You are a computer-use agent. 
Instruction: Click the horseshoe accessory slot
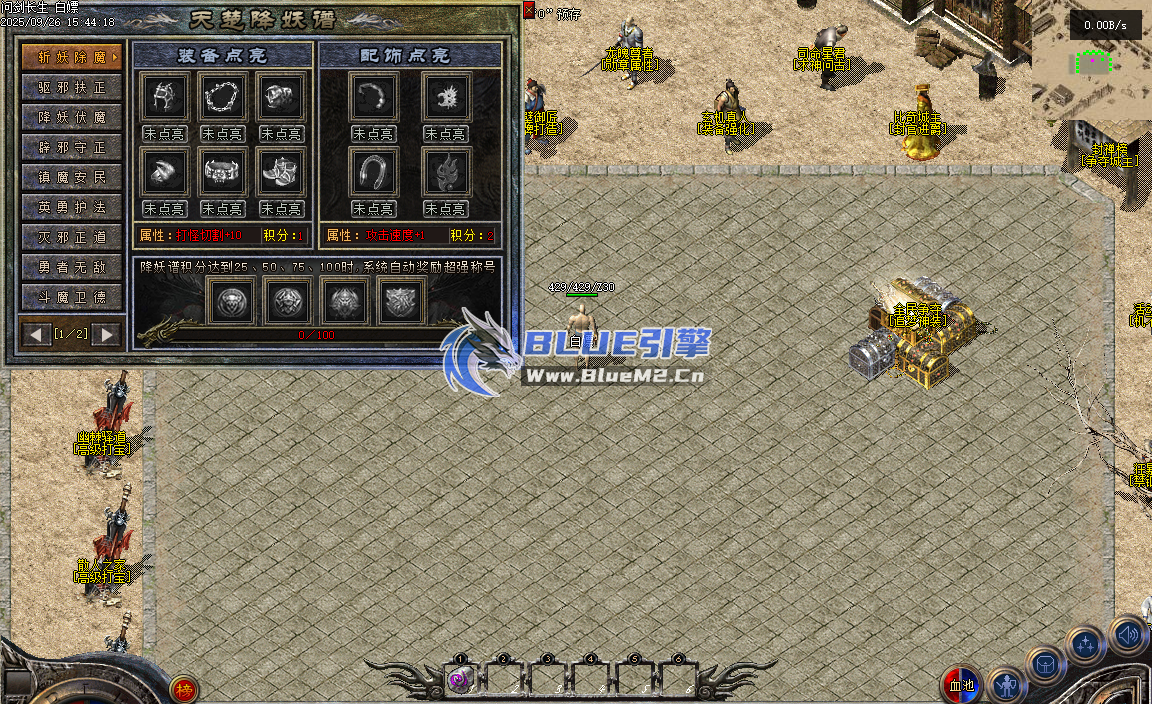374,172
